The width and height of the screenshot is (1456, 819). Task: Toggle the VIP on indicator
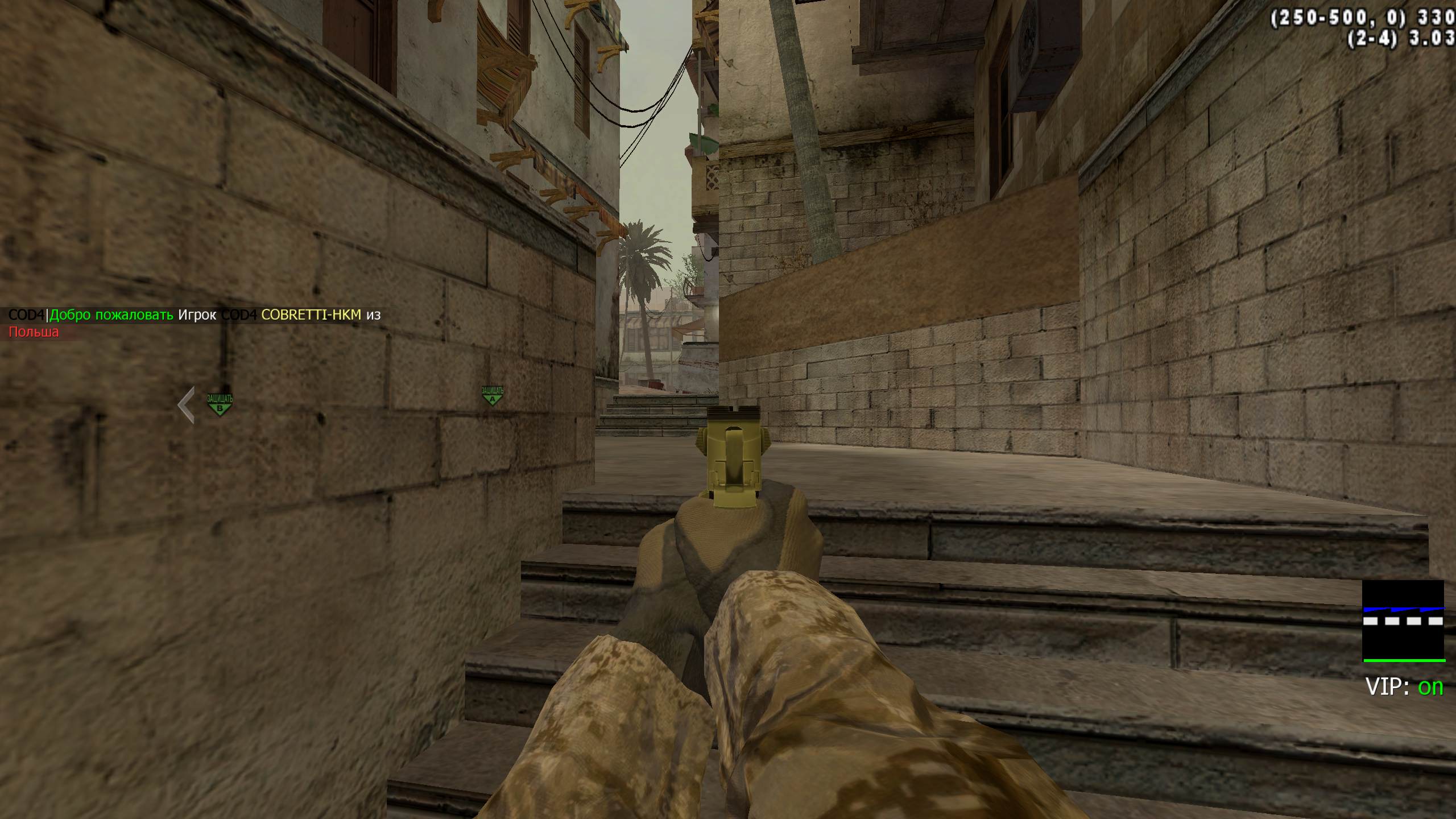tap(1404, 687)
